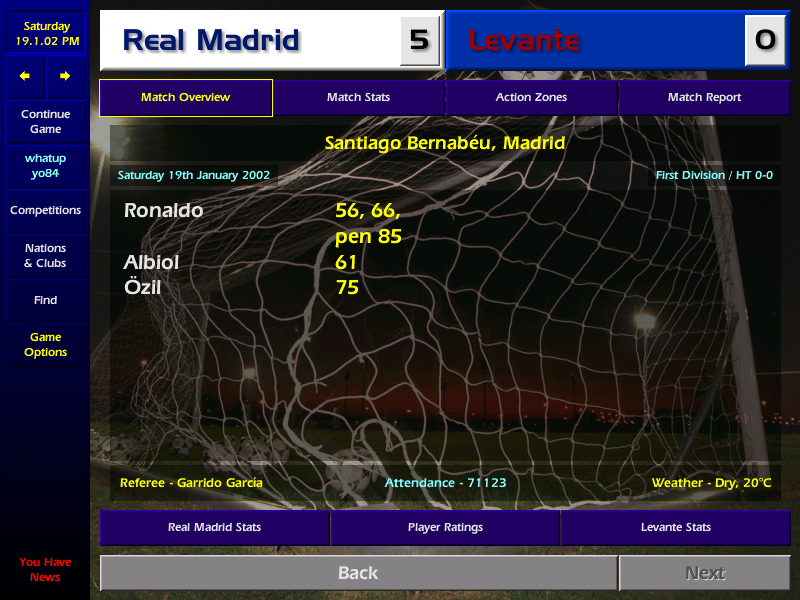The width and height of the screenshot is (800, 600).
Task: Read the You Have News alert
Action: [x=45, y=569]
